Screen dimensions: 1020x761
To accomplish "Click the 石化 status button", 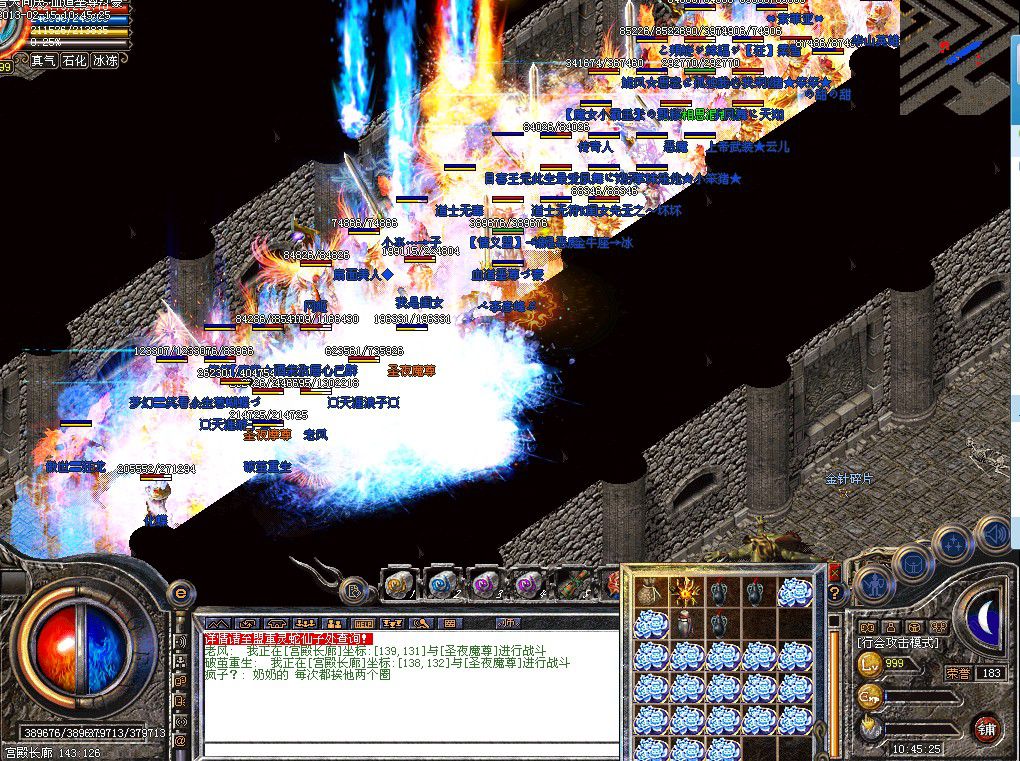I will (74, 60).
